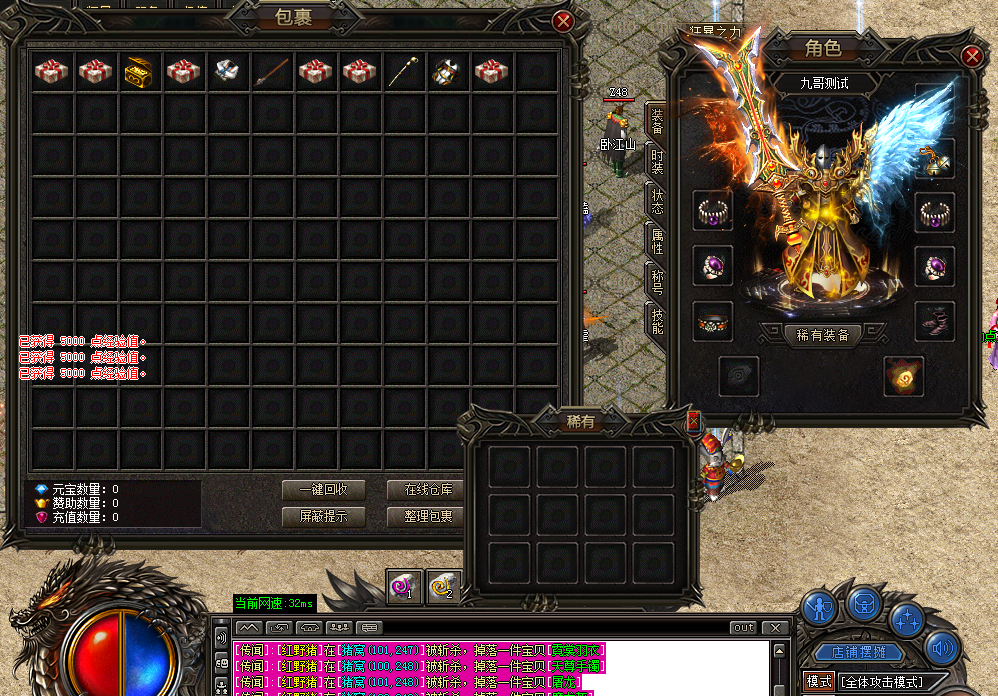Select the golden staff item in the bag
Screen dimensions: 998x696
pyautogui.click(x=403, y=71)
